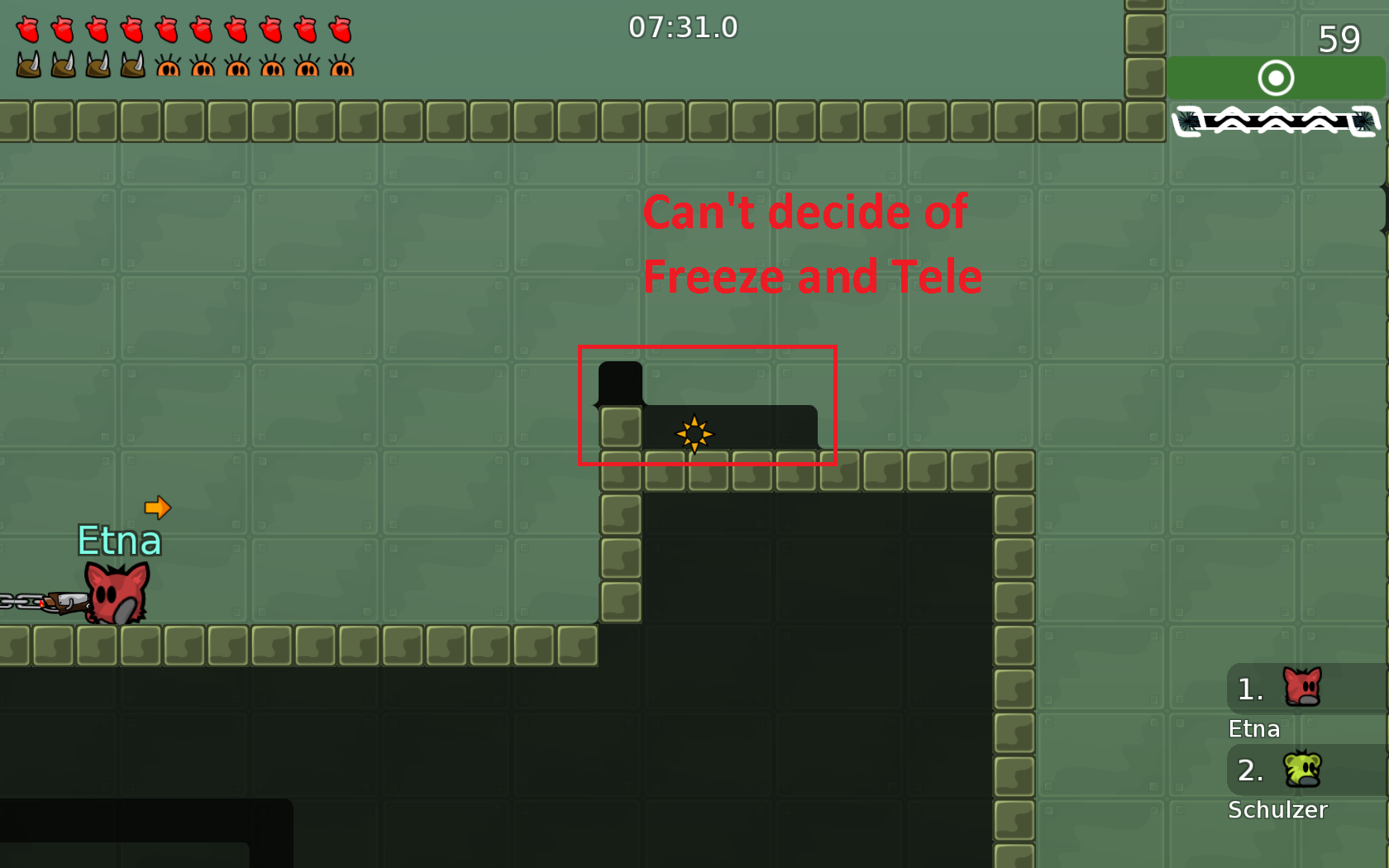Screen dimensions: 1389x868
Task: Click Etna's red avatar in the scoreboard
Action: 1301,686
